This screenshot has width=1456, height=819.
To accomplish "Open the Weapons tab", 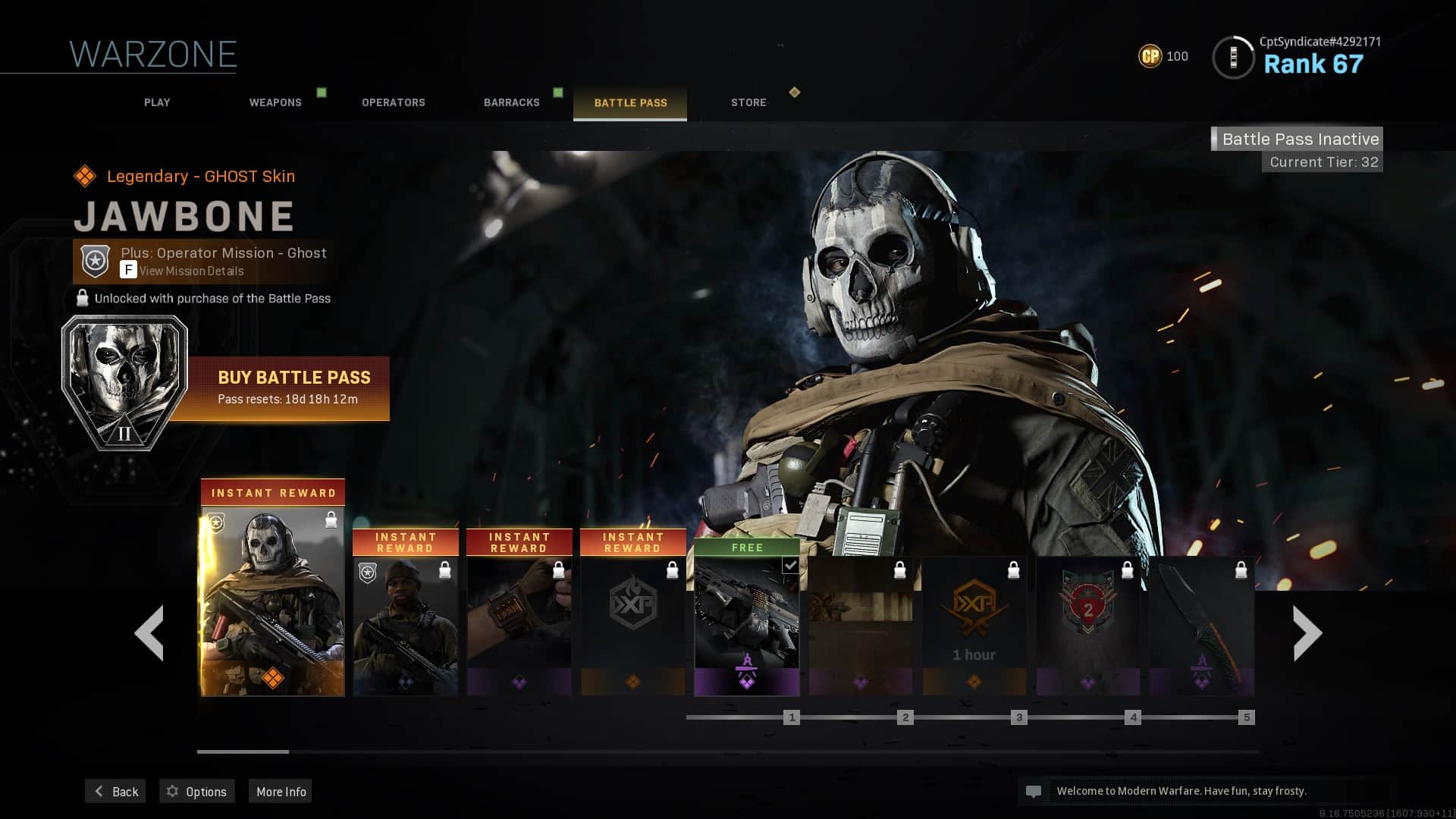I will [x=275, y=102].
